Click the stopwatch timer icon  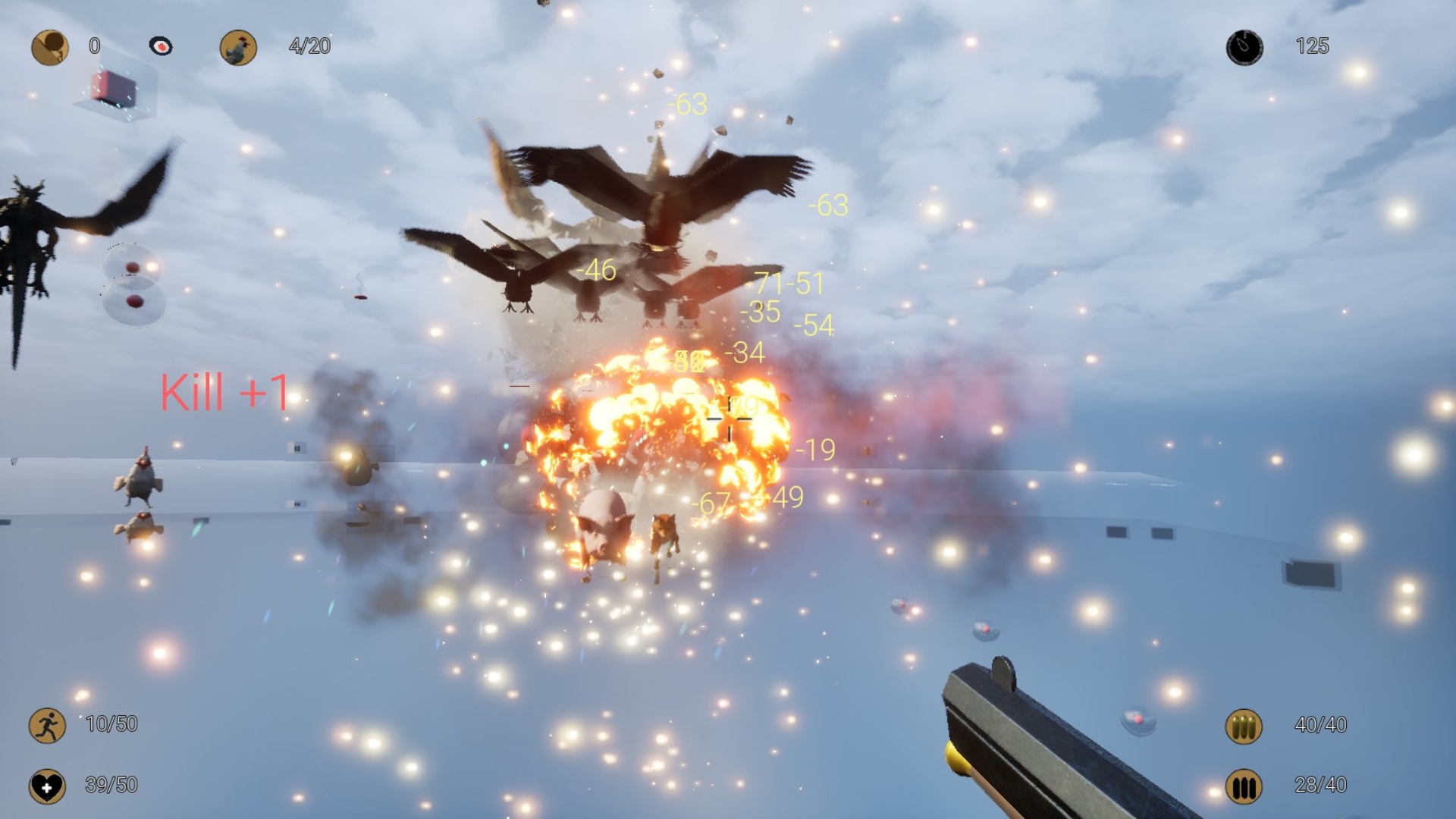(x=1244, y=46)
